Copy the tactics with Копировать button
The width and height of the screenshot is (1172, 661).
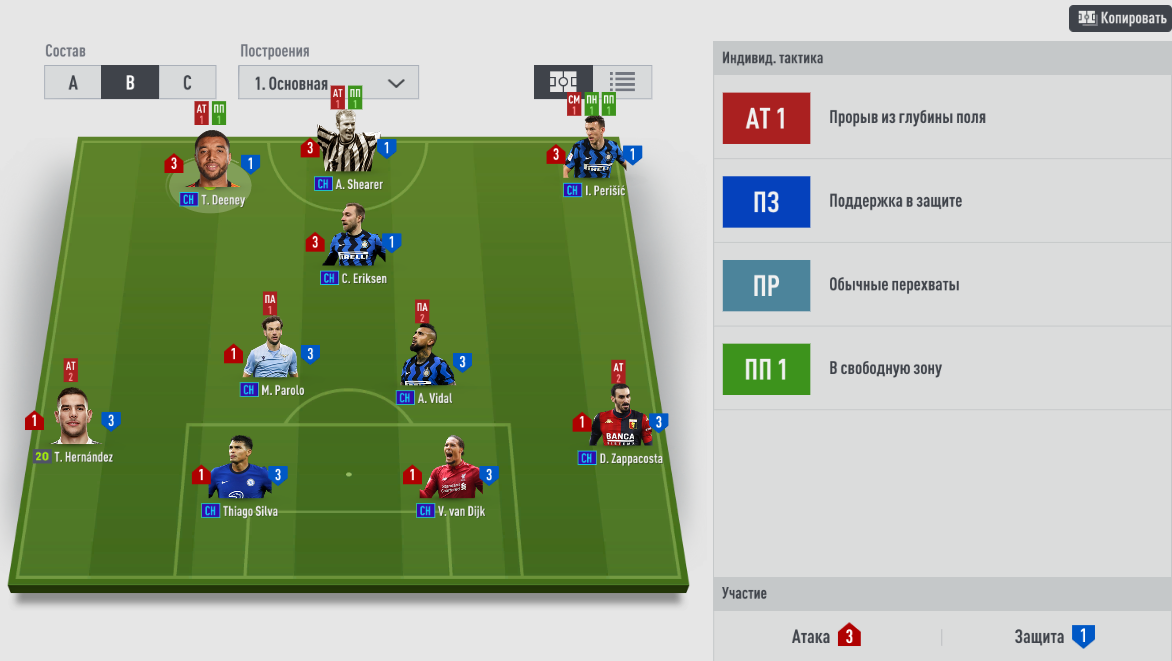1120,19
